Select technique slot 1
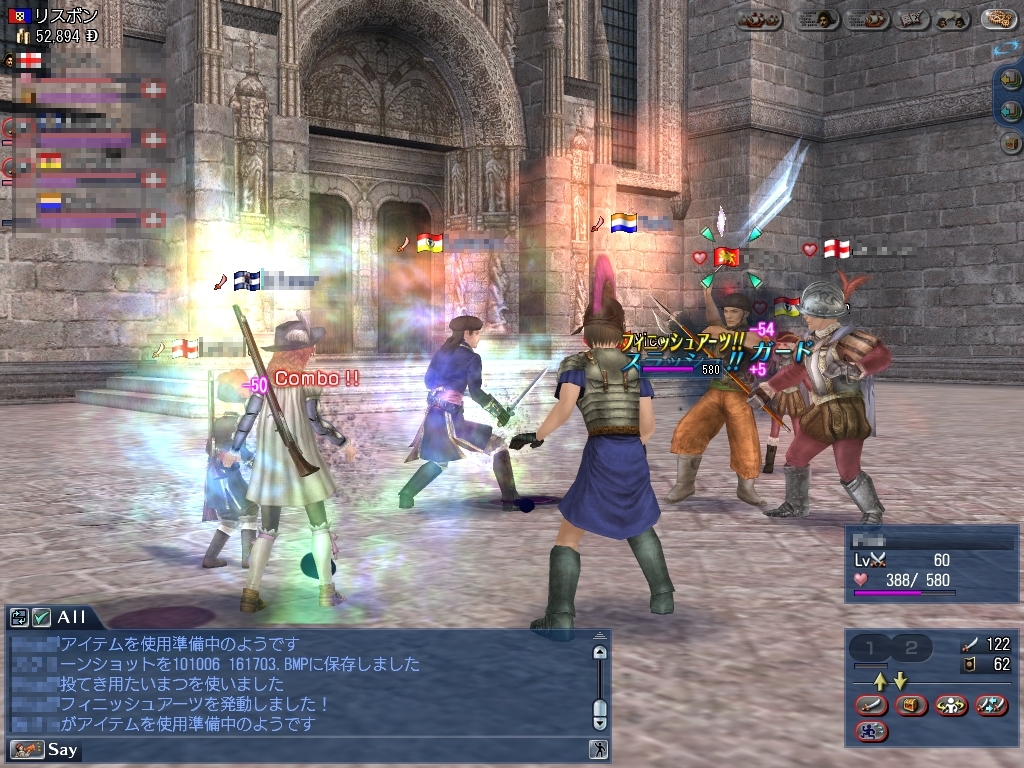Viewport: 1024px width, 768px height. pos(869,648)
